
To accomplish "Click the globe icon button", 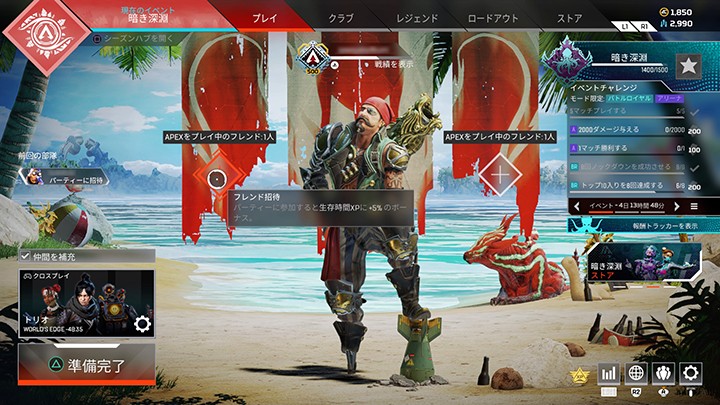I will pos(636,373).
